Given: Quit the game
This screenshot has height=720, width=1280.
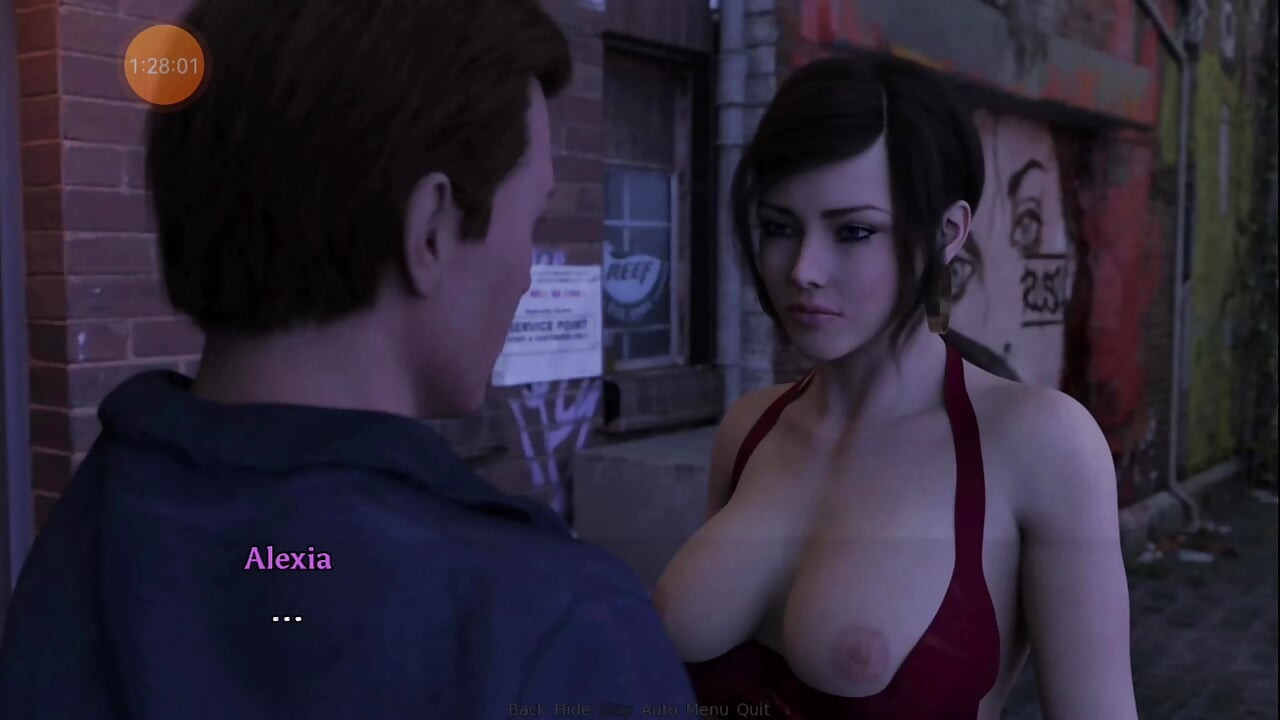Looking at the screenshot, I should click(x=753, y=709).
